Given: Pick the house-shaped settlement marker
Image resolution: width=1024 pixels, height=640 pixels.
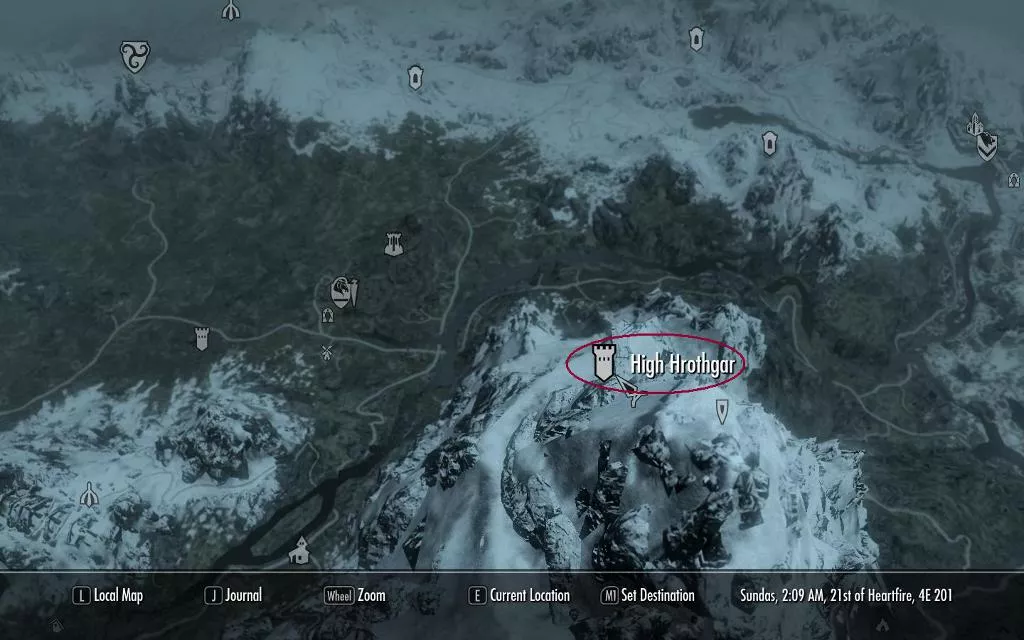Looking at the screenshot, I should tap(298, 549).
